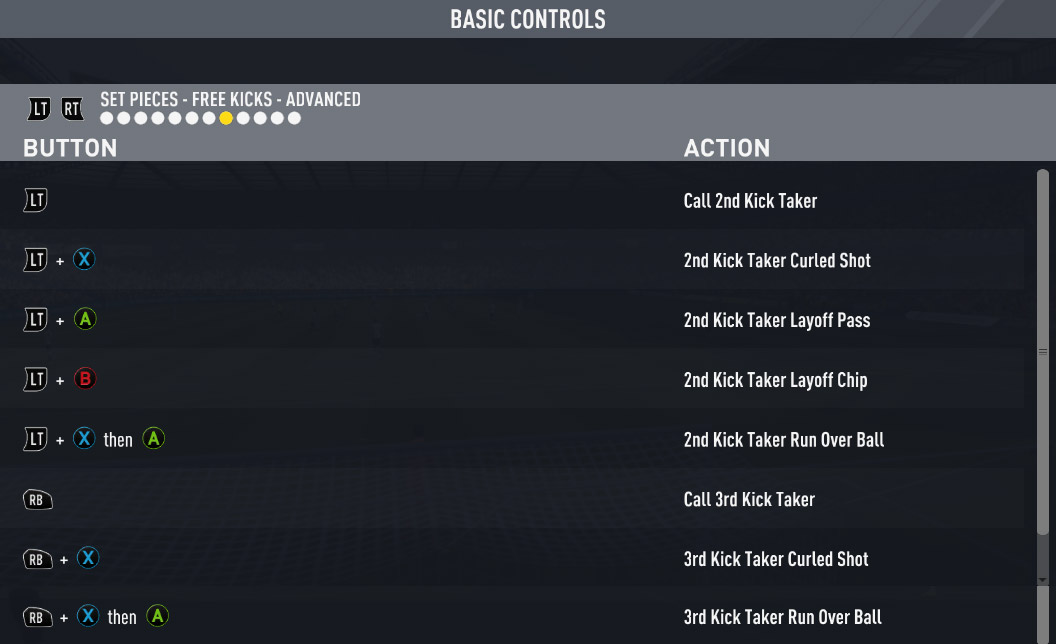Image resolution: width=1056 pixels, height=644 pixels.
Task: Pick the 2nd Kick Taker Run Over Ball row
Action: (783, 440)
